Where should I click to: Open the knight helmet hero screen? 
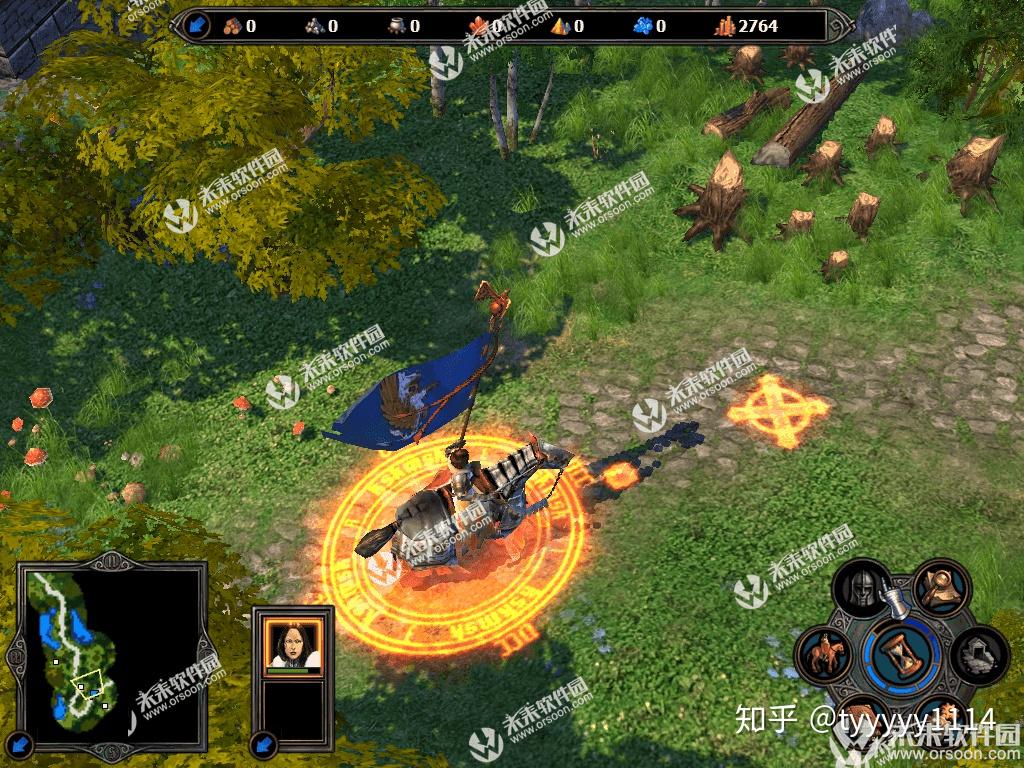click(x=860, y=590)
